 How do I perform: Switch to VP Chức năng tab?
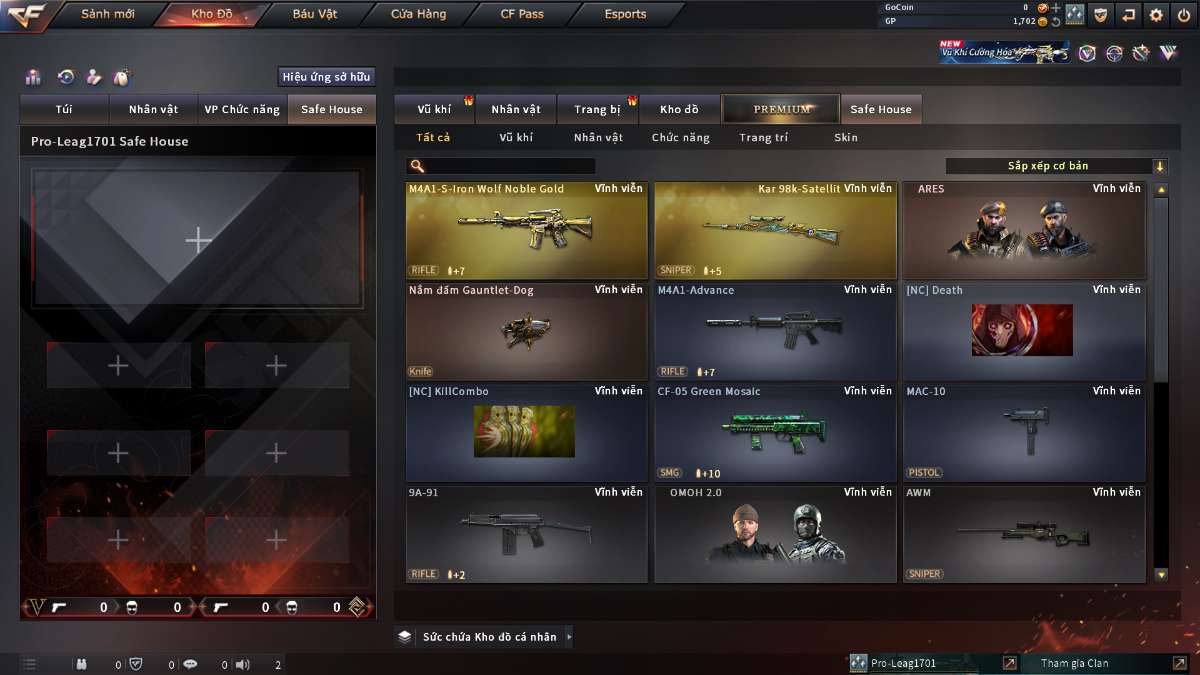point(242,109)
